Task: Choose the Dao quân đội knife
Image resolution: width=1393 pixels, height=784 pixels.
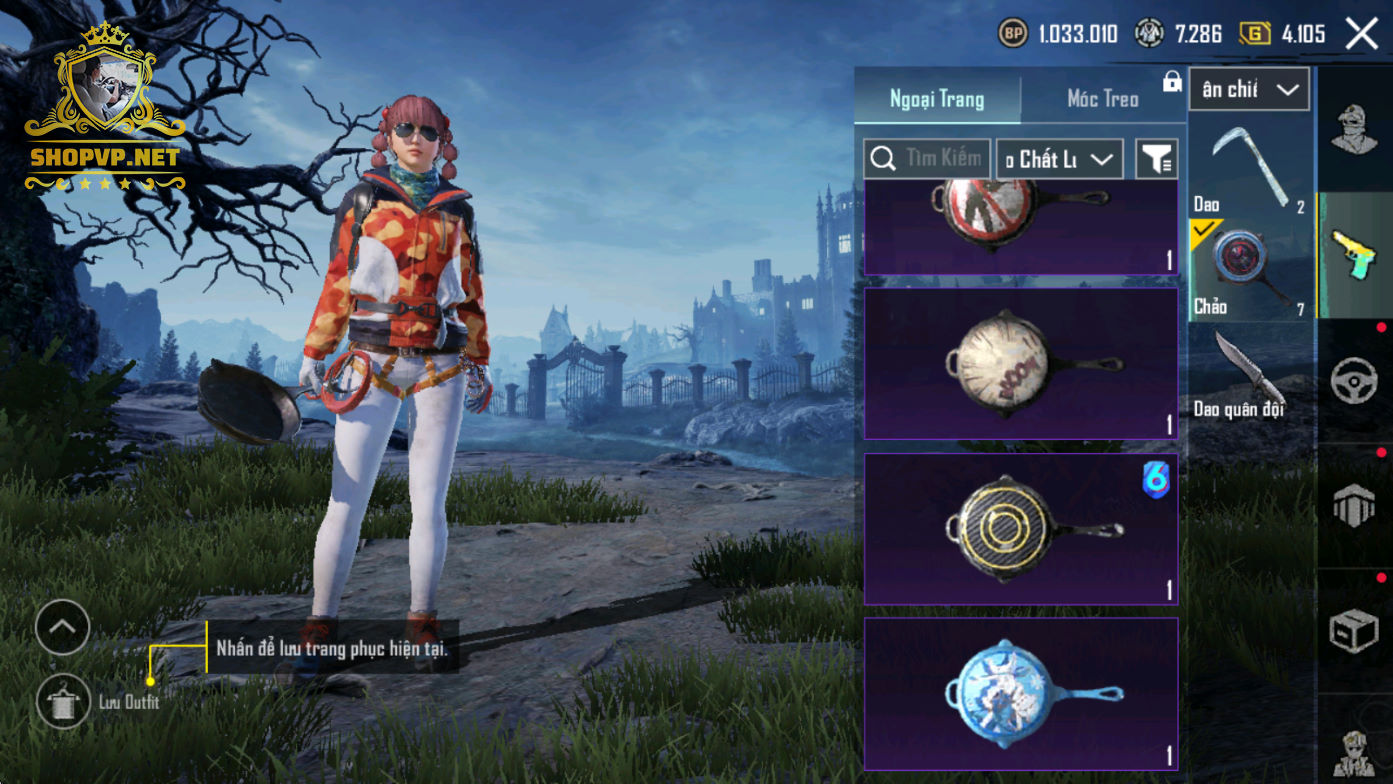Action: [1249, 375]
